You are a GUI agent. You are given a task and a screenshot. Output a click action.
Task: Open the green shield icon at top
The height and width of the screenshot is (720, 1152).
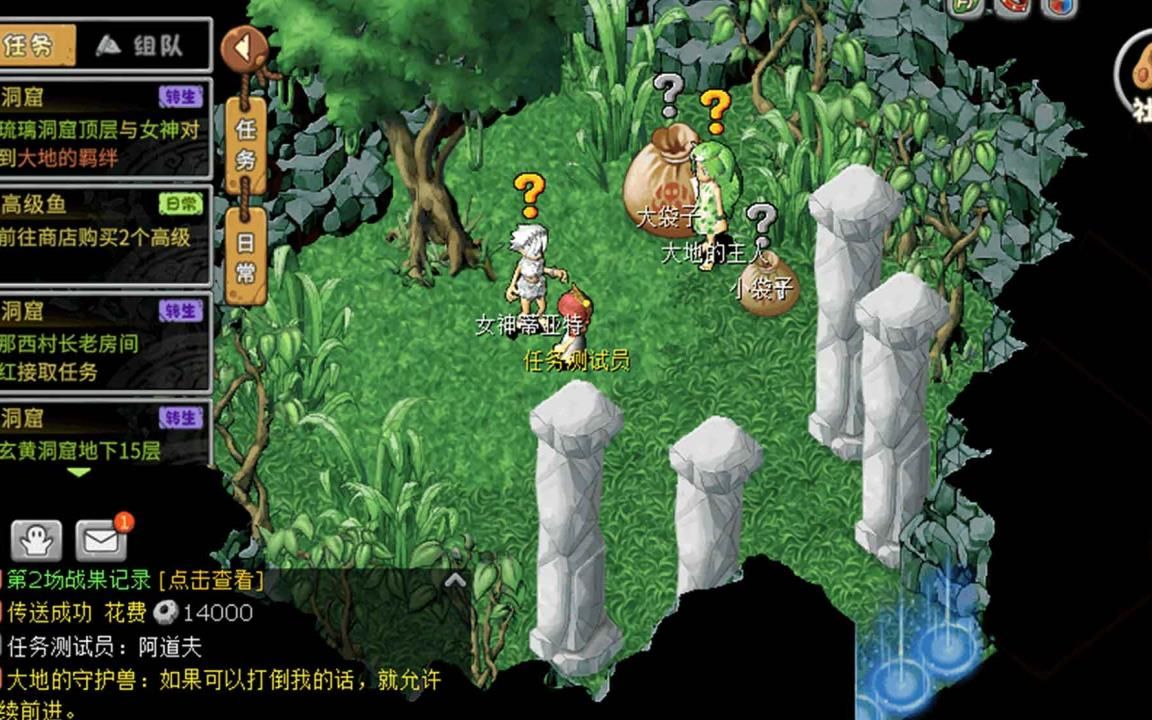963,6
